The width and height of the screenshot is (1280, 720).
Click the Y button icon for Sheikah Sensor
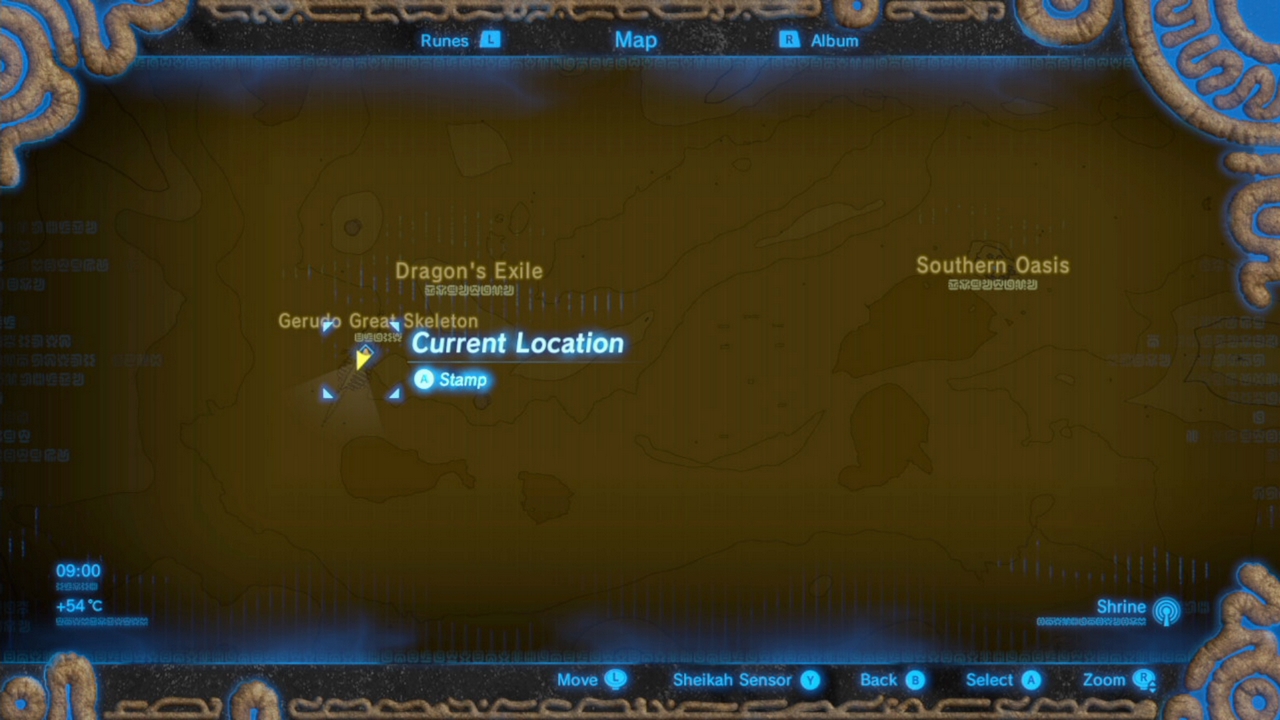[x=810, y=679]
